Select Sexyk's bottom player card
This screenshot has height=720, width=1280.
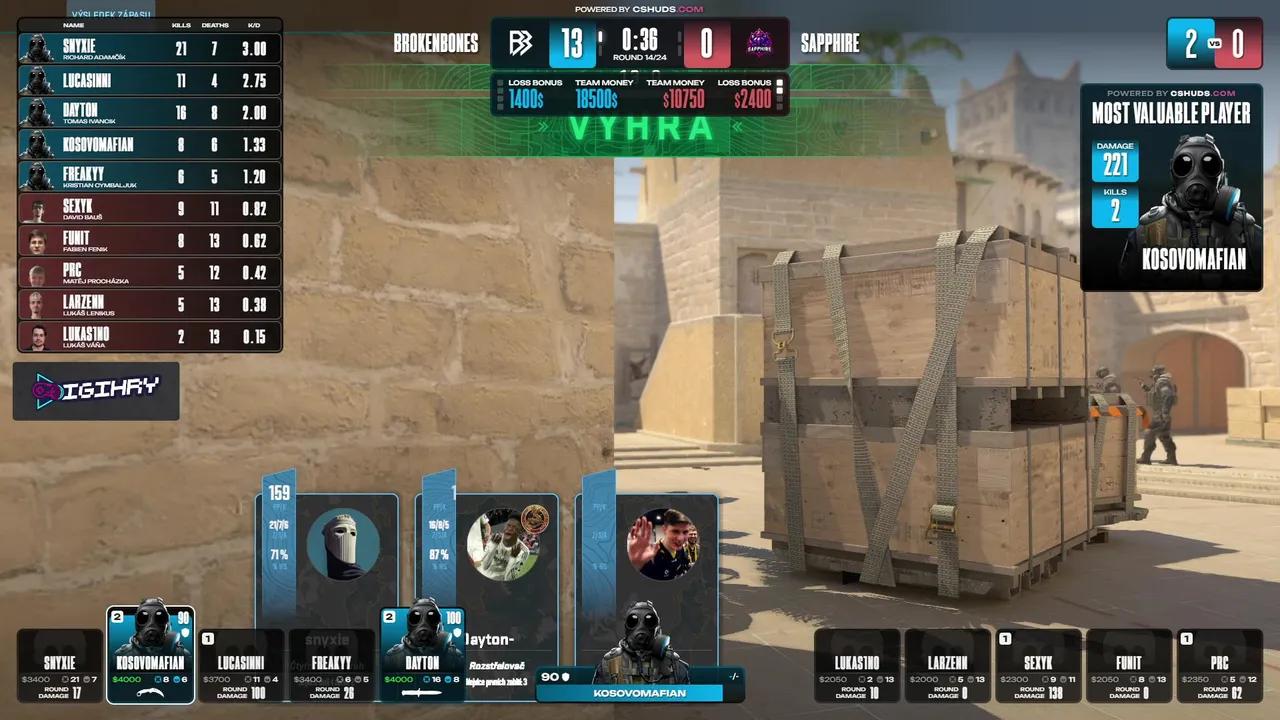[x=1038, y=666]
